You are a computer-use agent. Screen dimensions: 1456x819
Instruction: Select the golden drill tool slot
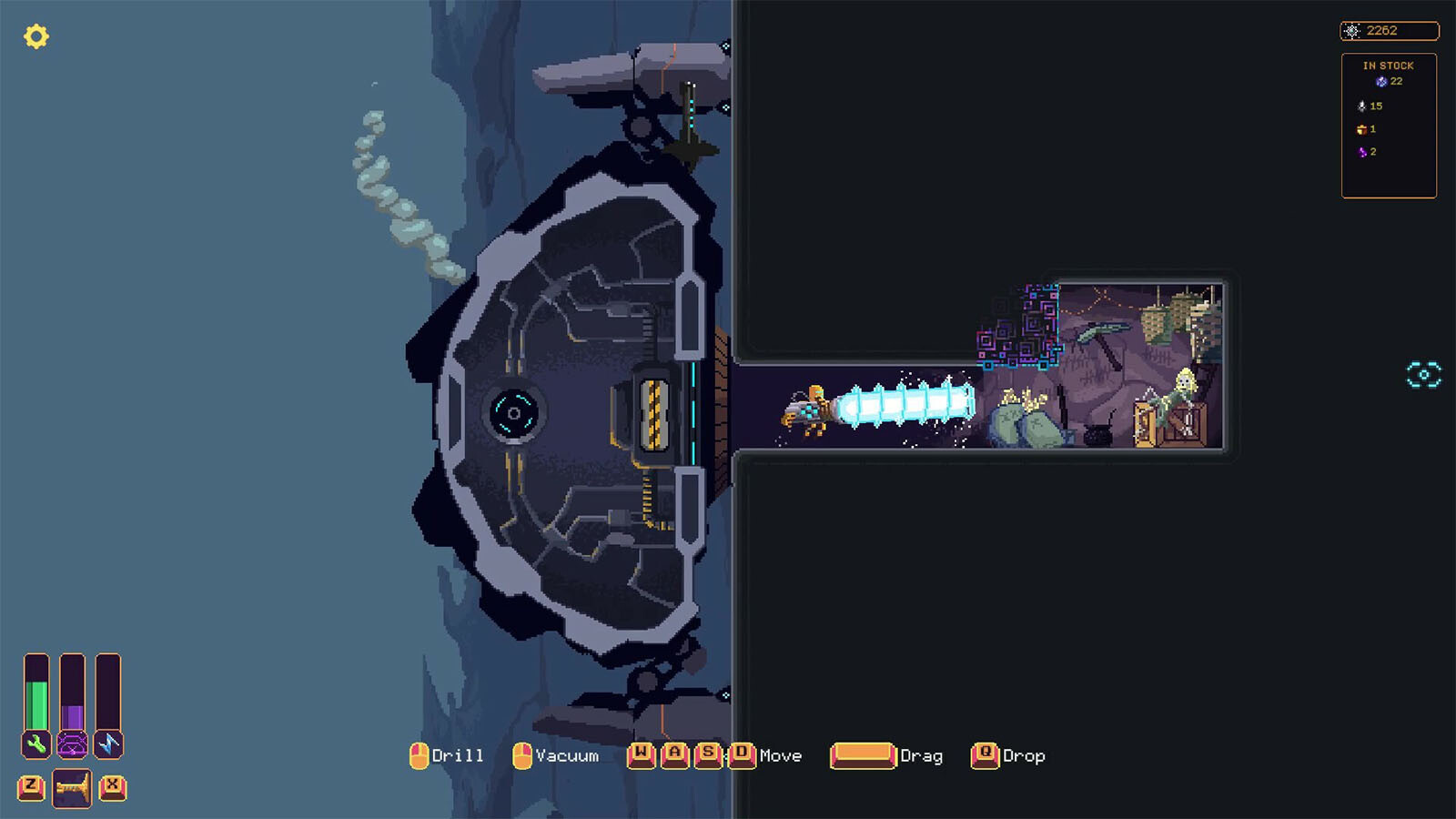coord(72,787)
